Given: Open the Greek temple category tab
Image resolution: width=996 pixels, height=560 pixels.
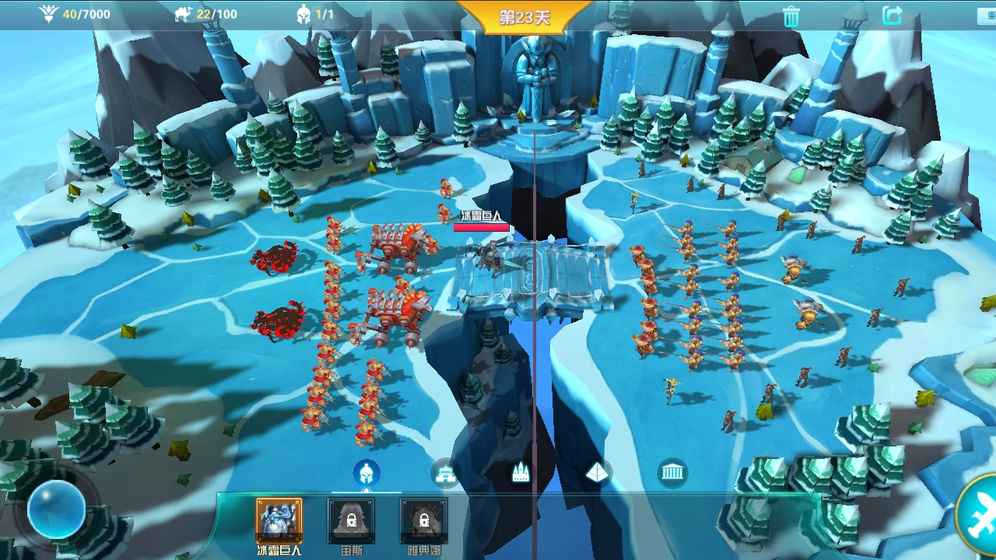Looking at the screenshot, I should pos(672,472).
